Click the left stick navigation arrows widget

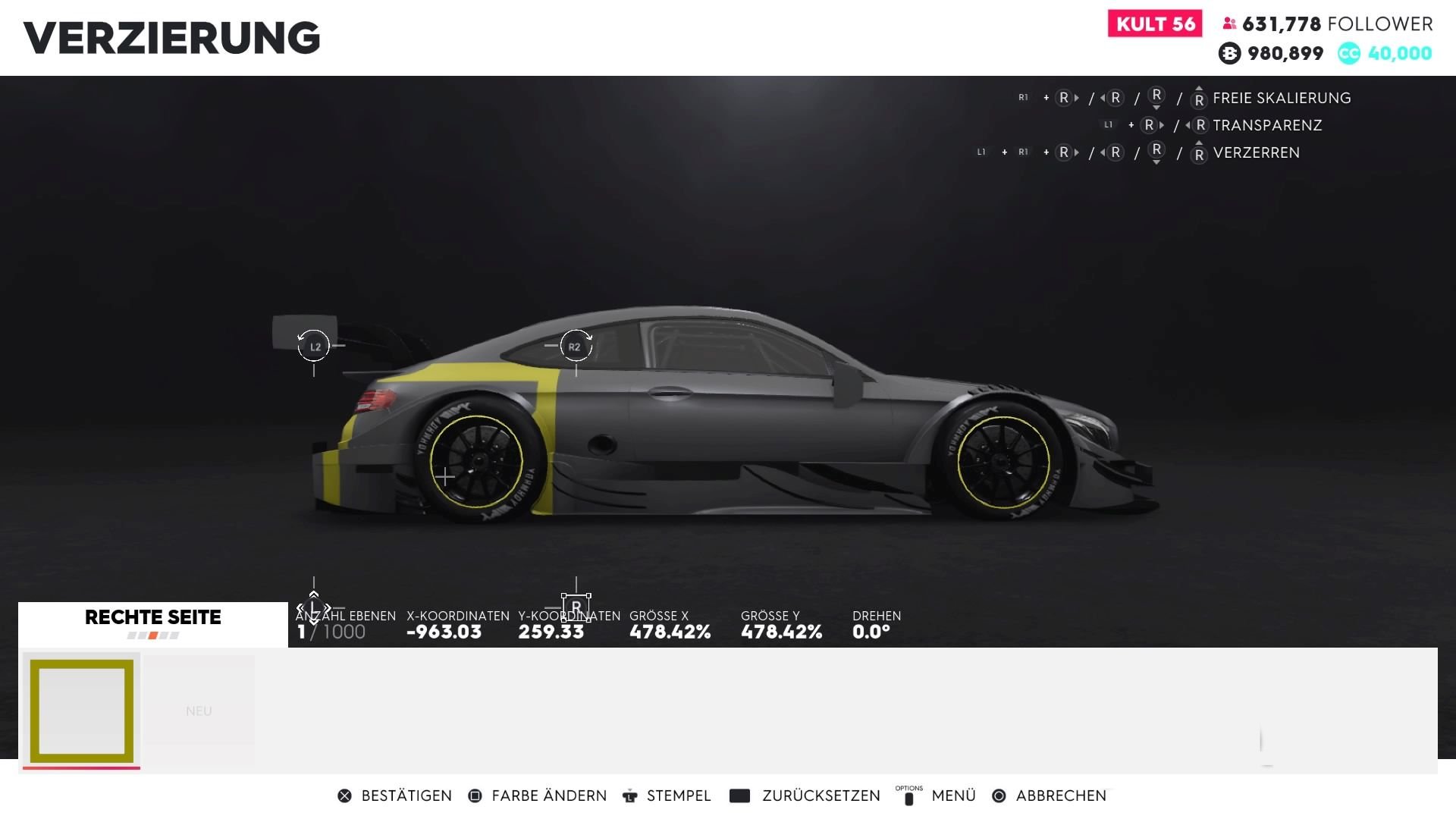pos(313,607)
